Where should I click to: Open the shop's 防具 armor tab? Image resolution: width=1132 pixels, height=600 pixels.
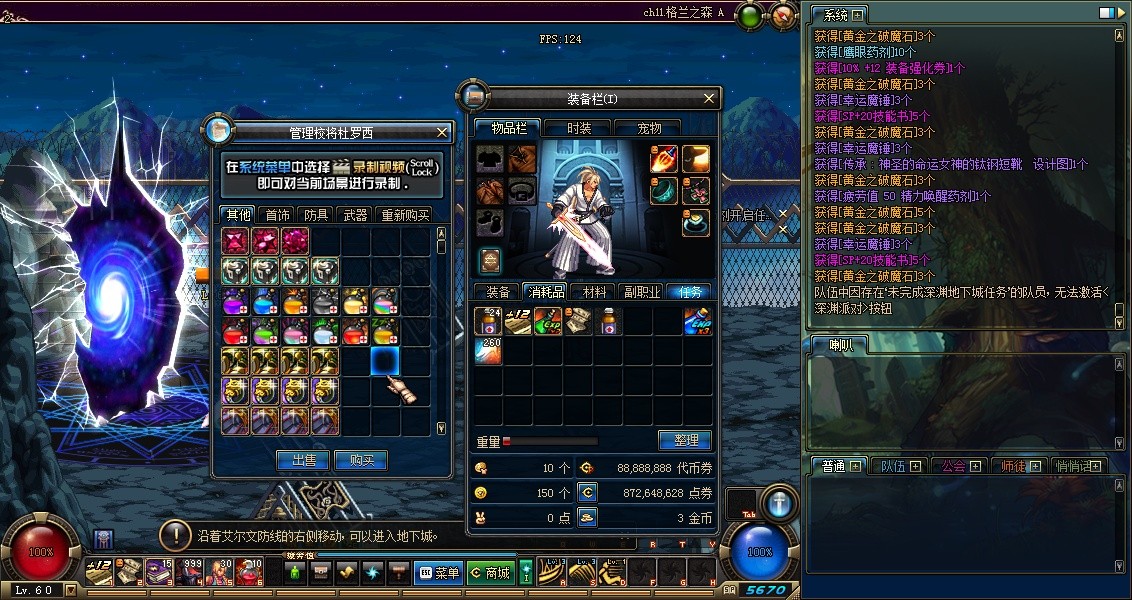[x=316, y=215]
